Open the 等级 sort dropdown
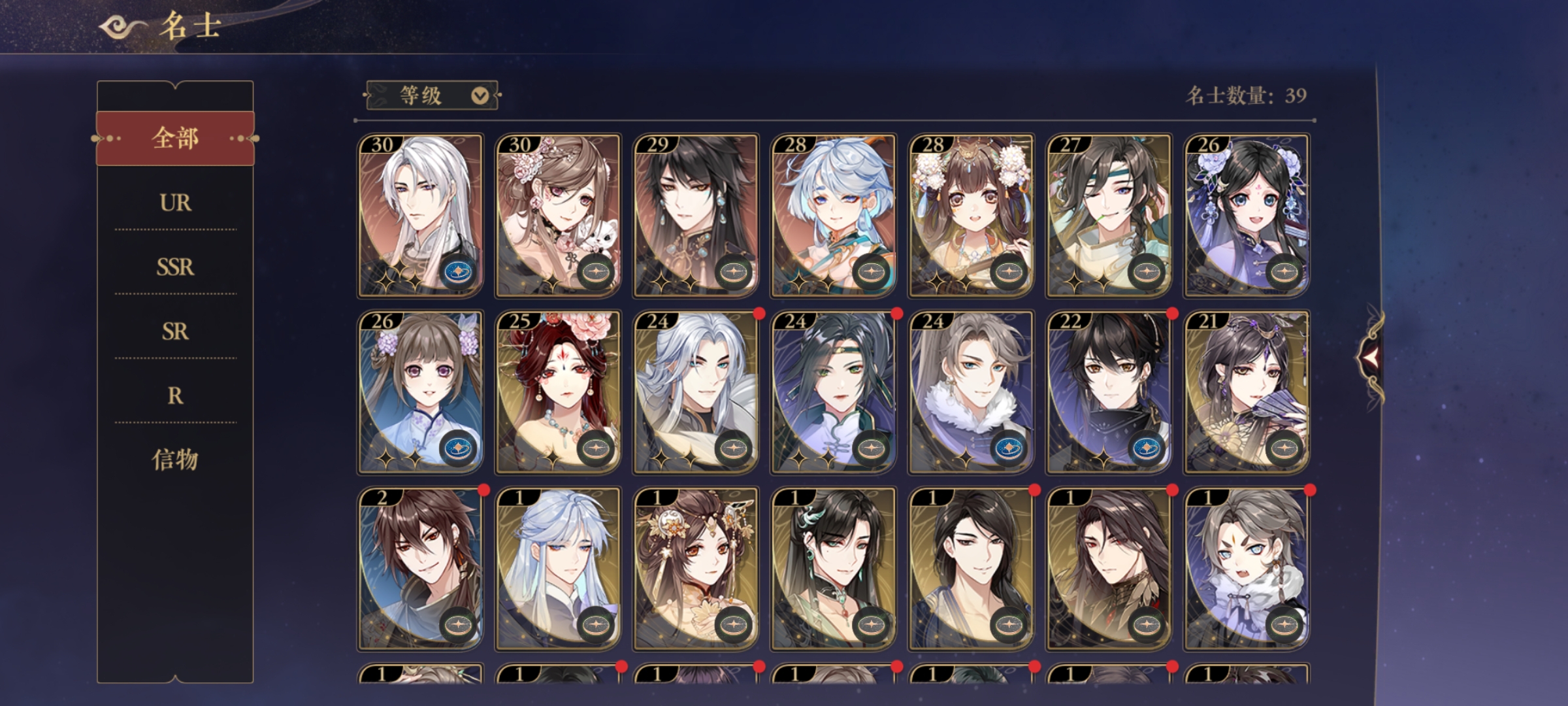Screen dimensions: 1568x706 point(433,96)
